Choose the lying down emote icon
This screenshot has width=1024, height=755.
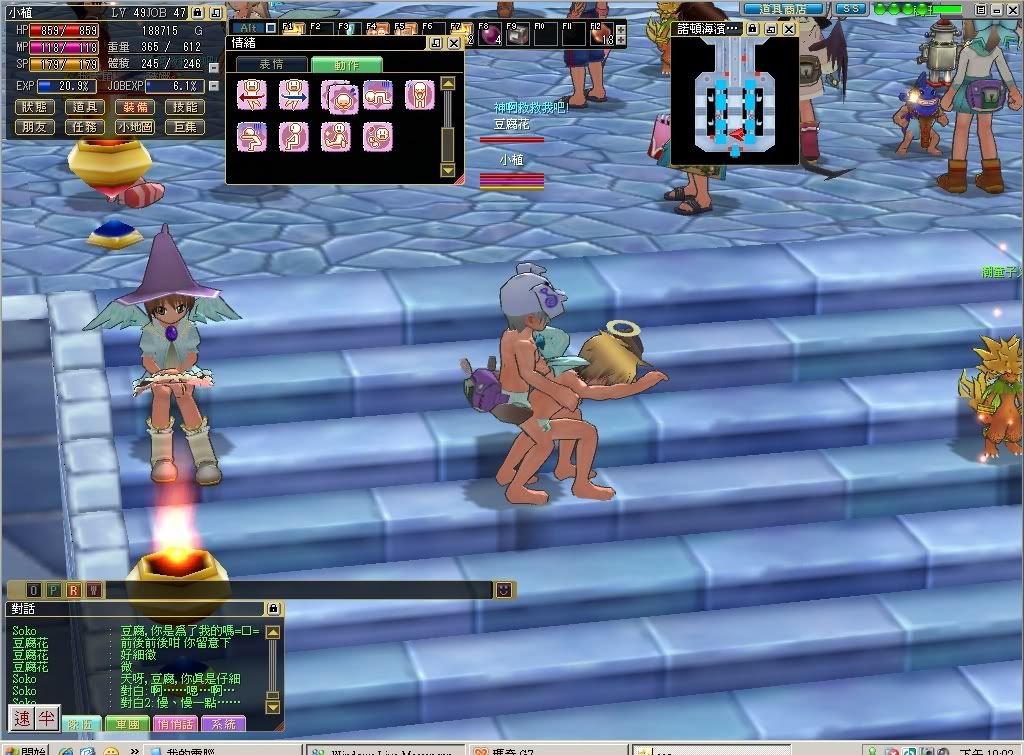(377, 95)
